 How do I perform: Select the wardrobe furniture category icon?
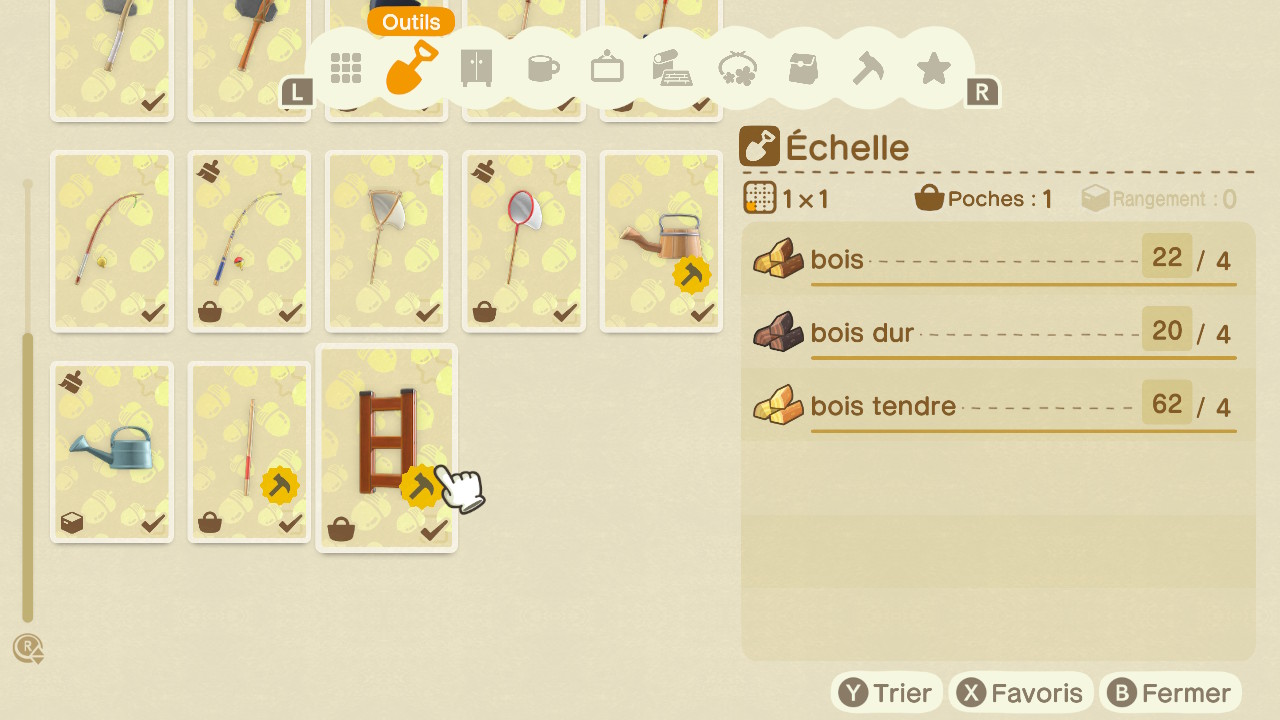[476, 68]
